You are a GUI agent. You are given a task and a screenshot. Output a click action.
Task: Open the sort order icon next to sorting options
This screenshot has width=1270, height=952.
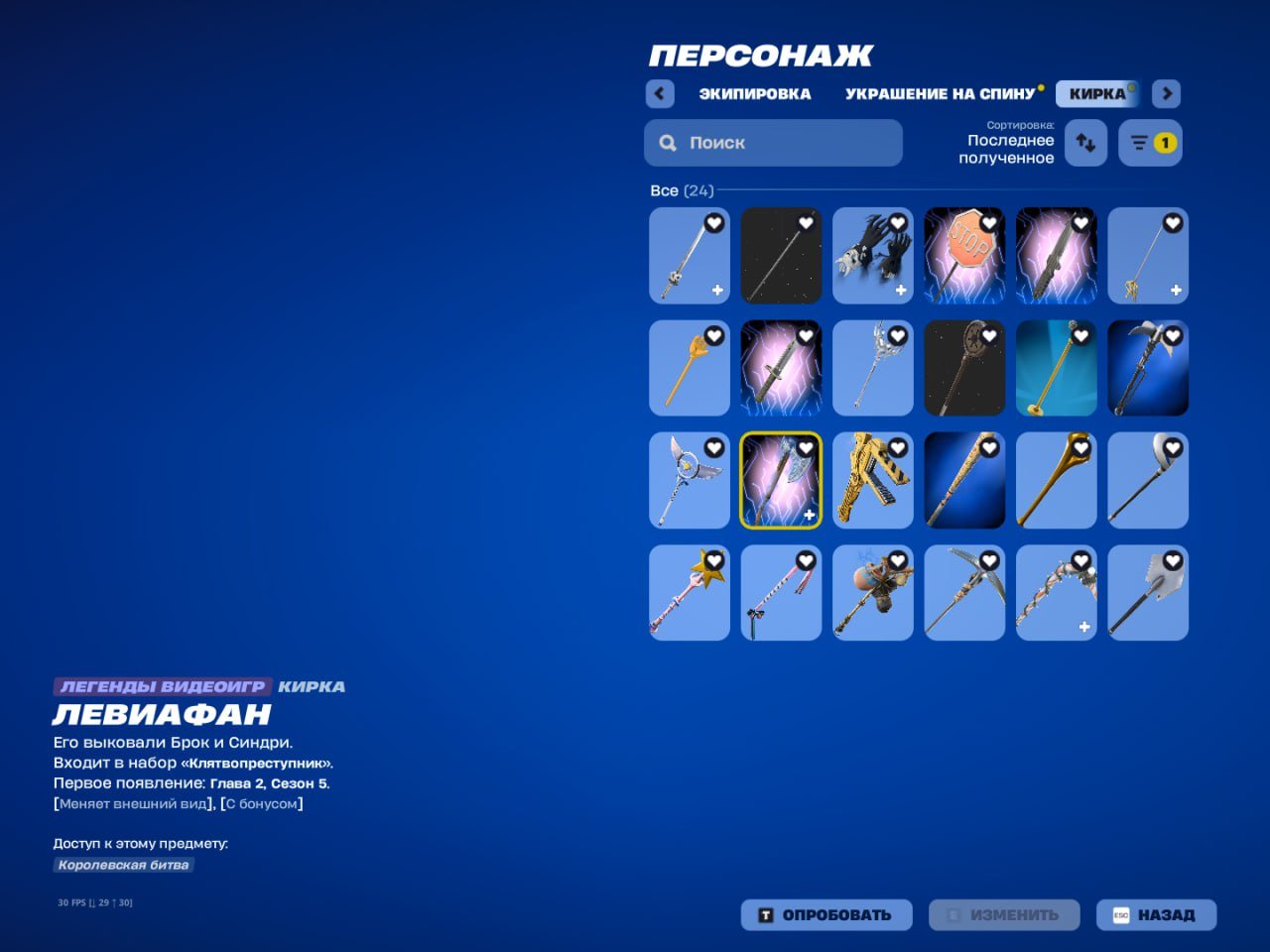point(1084,143)
